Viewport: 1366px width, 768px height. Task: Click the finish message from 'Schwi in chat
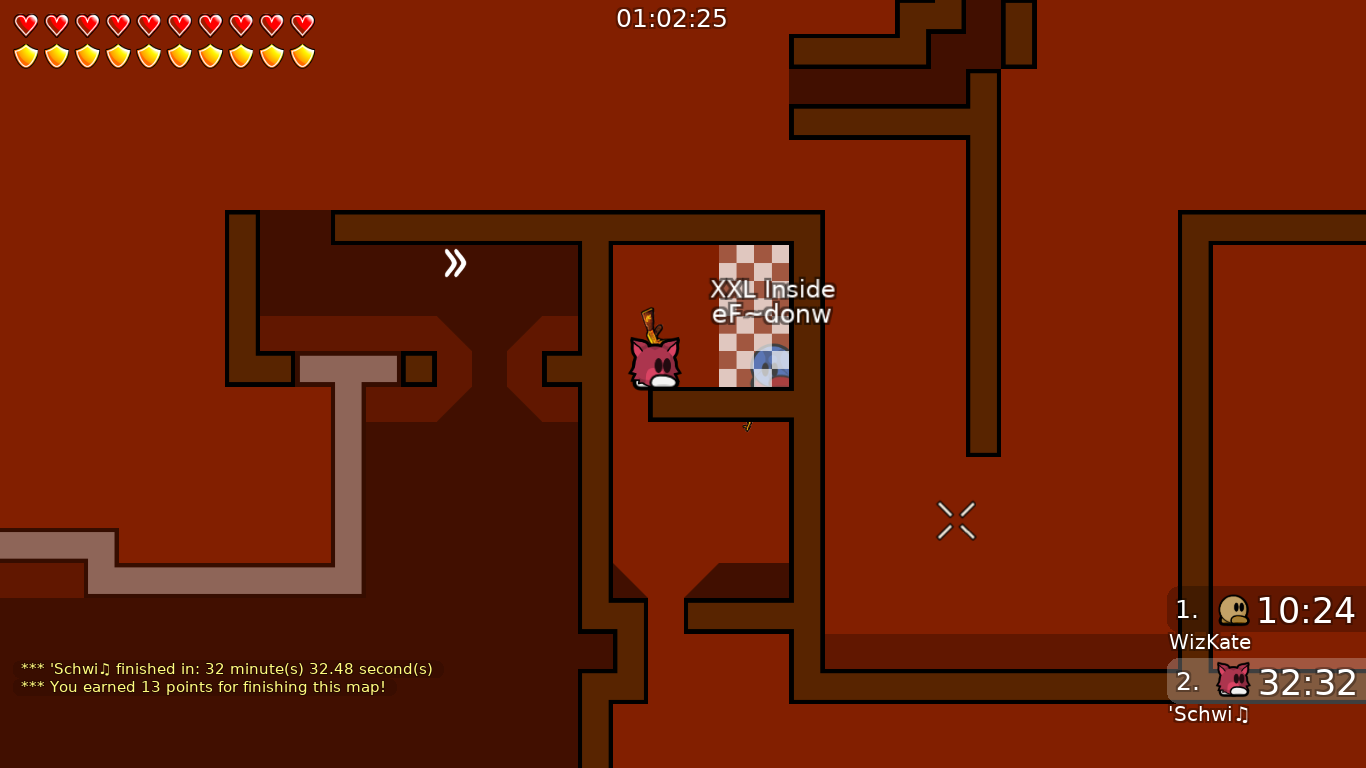tap(227, 669)
